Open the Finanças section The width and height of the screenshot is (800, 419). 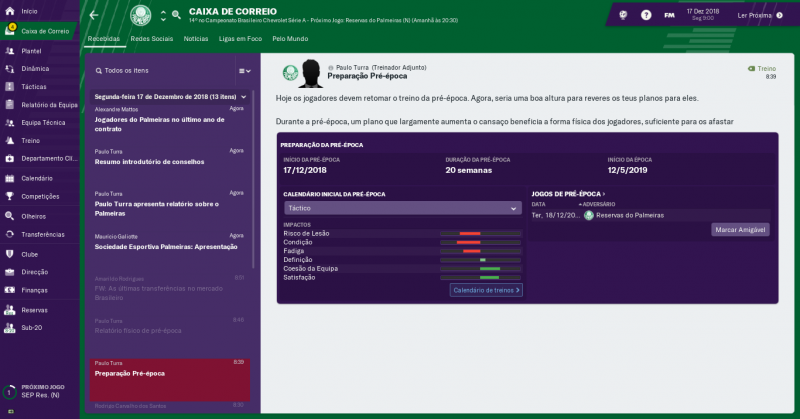34,290
